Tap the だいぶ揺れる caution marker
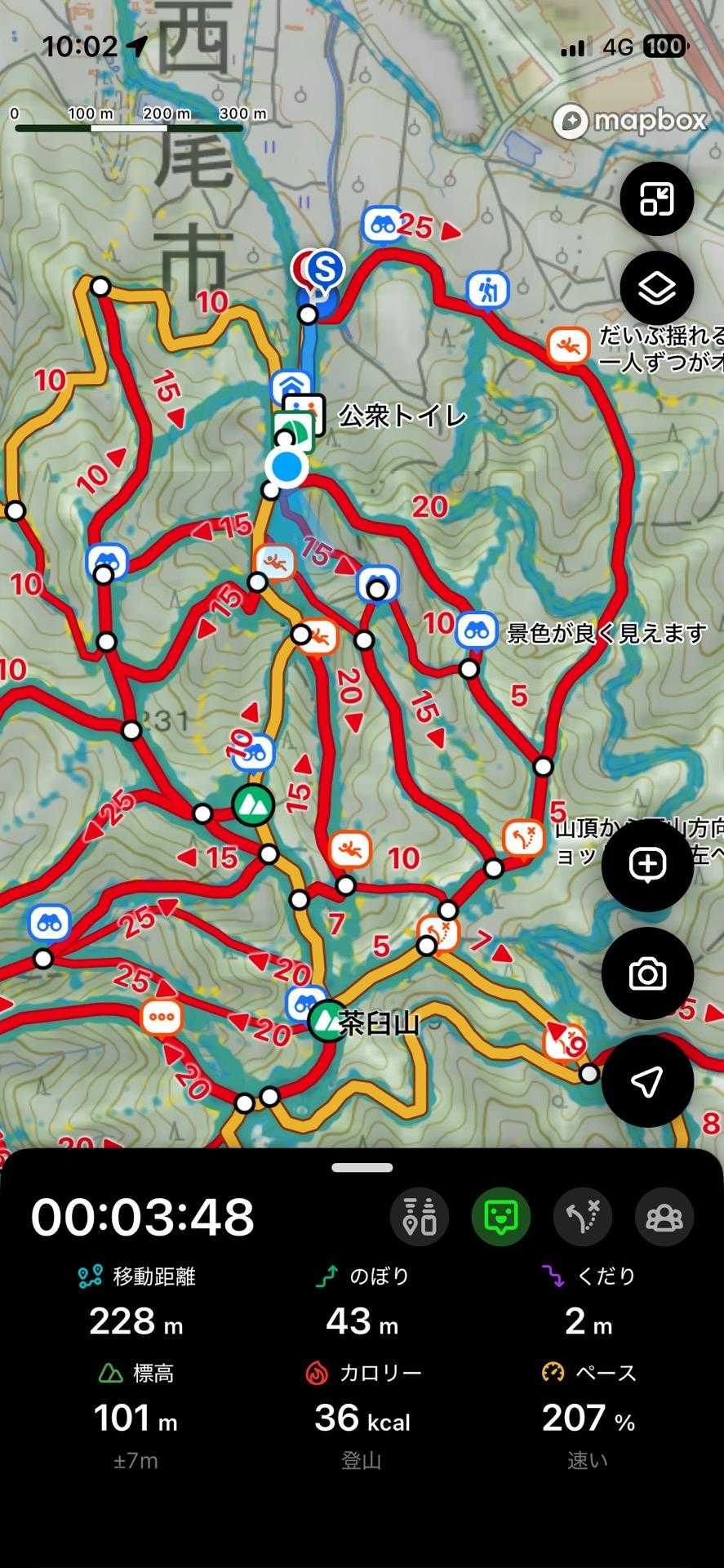The image size is (724, 1568). pyautogui.click(x=567, y=347)
